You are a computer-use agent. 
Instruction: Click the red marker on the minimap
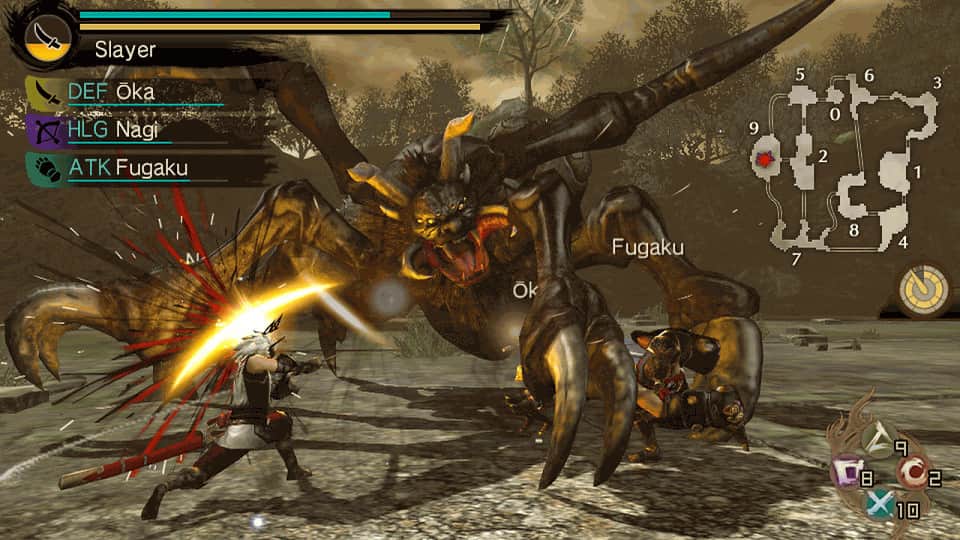767,159
